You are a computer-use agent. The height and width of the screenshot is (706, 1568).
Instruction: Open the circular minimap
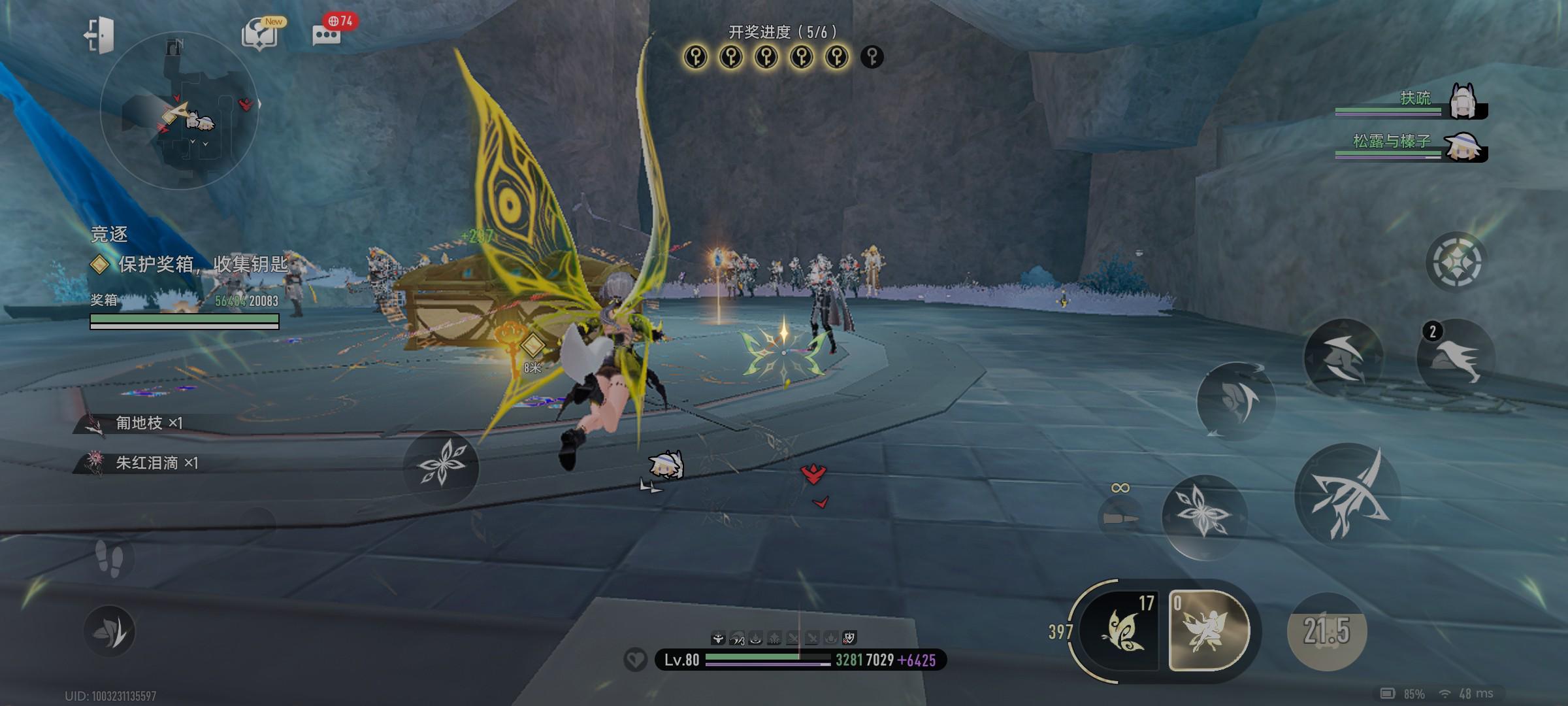click(x=180, y=111)
